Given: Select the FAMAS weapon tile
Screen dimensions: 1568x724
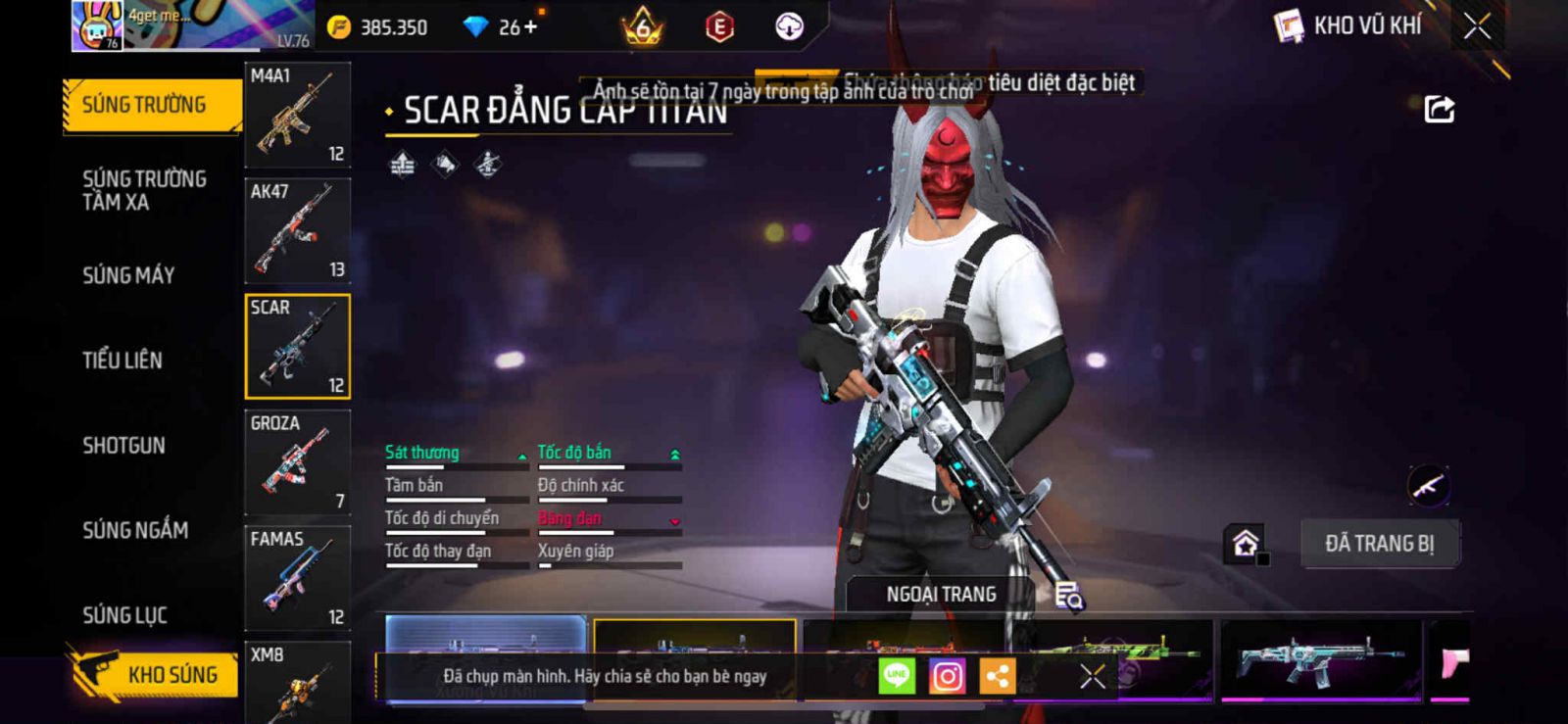Looking at the screenshot, I should tap(297, 578).
